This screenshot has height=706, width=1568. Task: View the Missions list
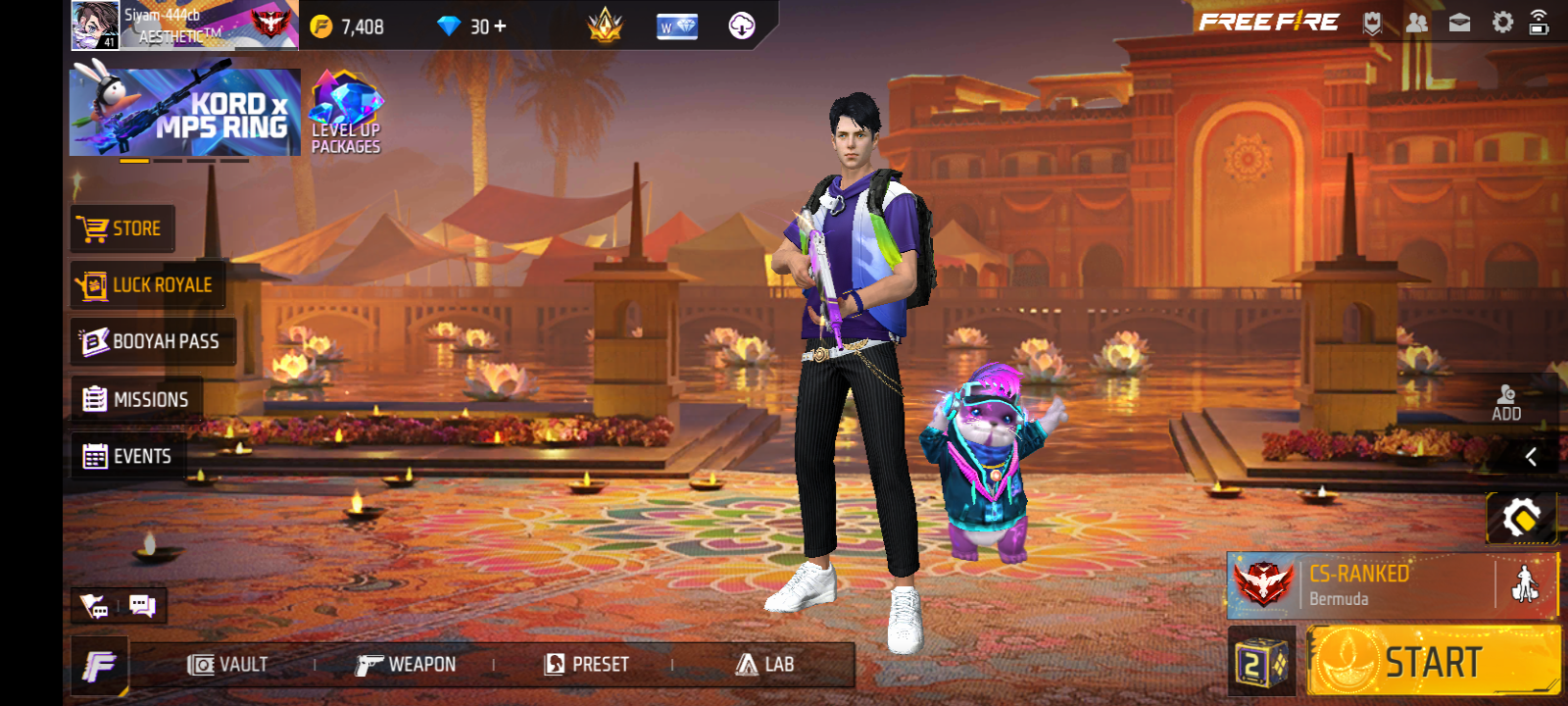click(x=136, y=399)
